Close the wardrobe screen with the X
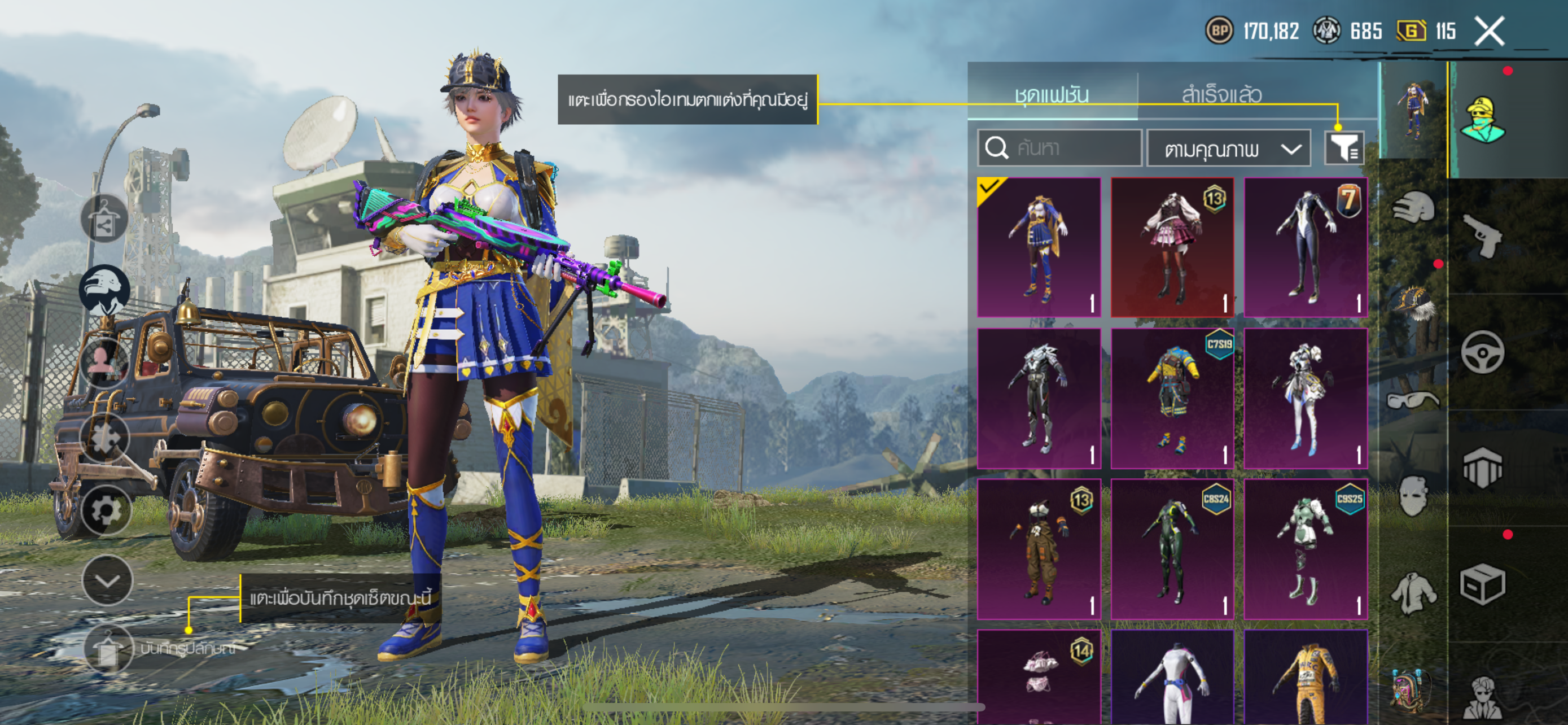Screen dimensions: 1568x725 click(1489, 31)
